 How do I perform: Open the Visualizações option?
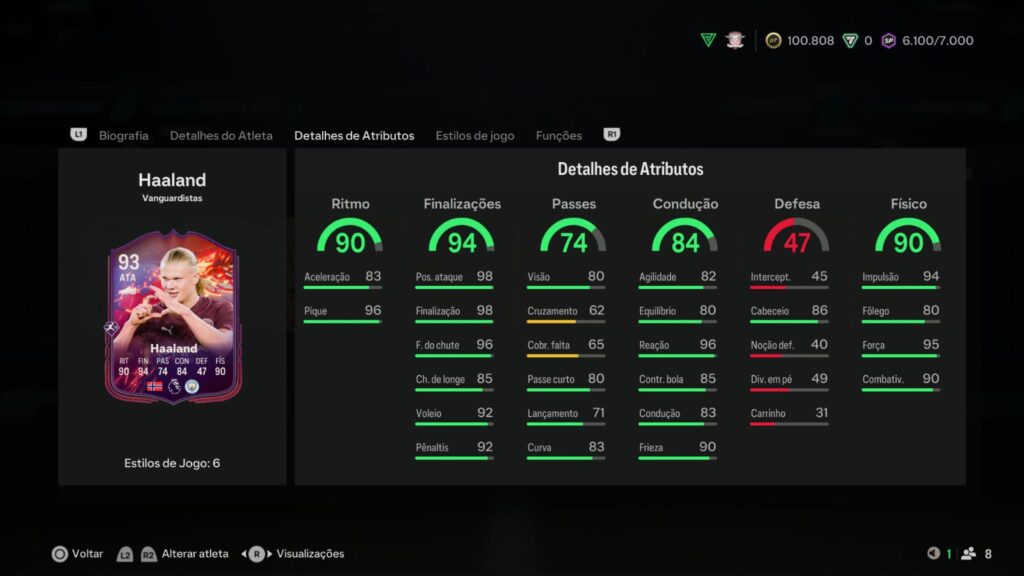(x=309, y=553)
